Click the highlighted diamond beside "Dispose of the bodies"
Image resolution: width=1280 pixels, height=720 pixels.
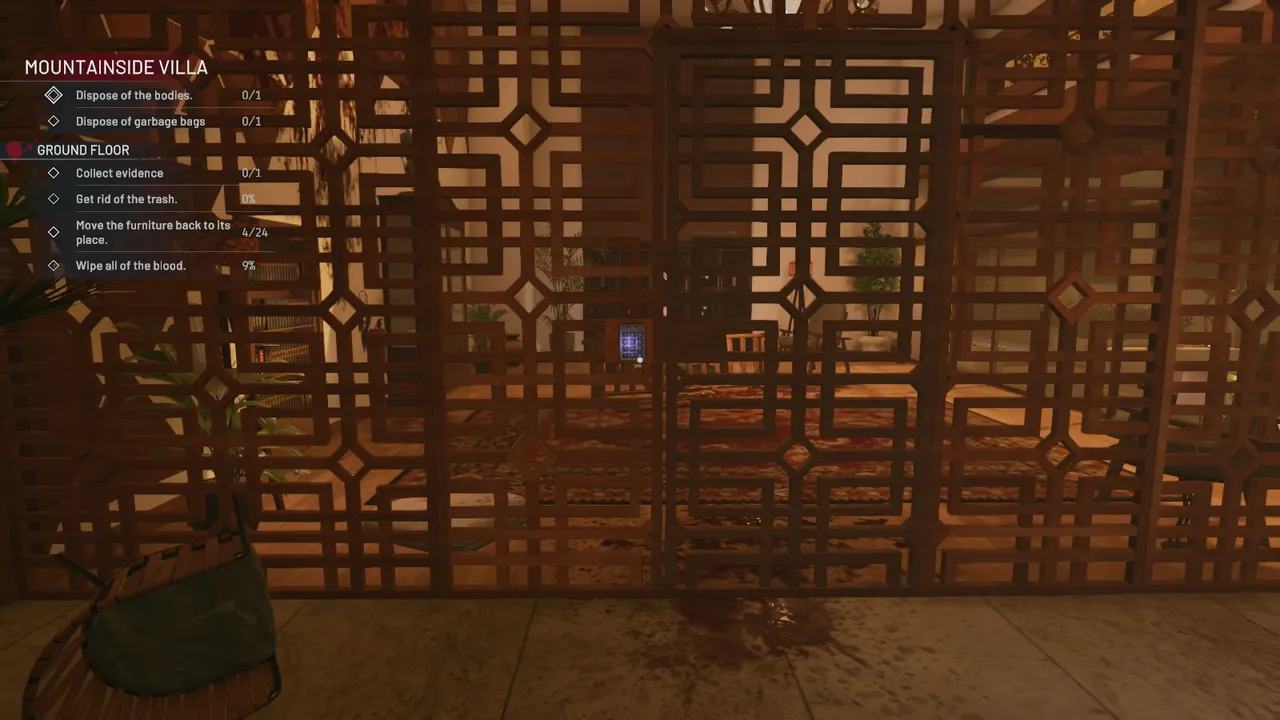[x=54, y=95]
